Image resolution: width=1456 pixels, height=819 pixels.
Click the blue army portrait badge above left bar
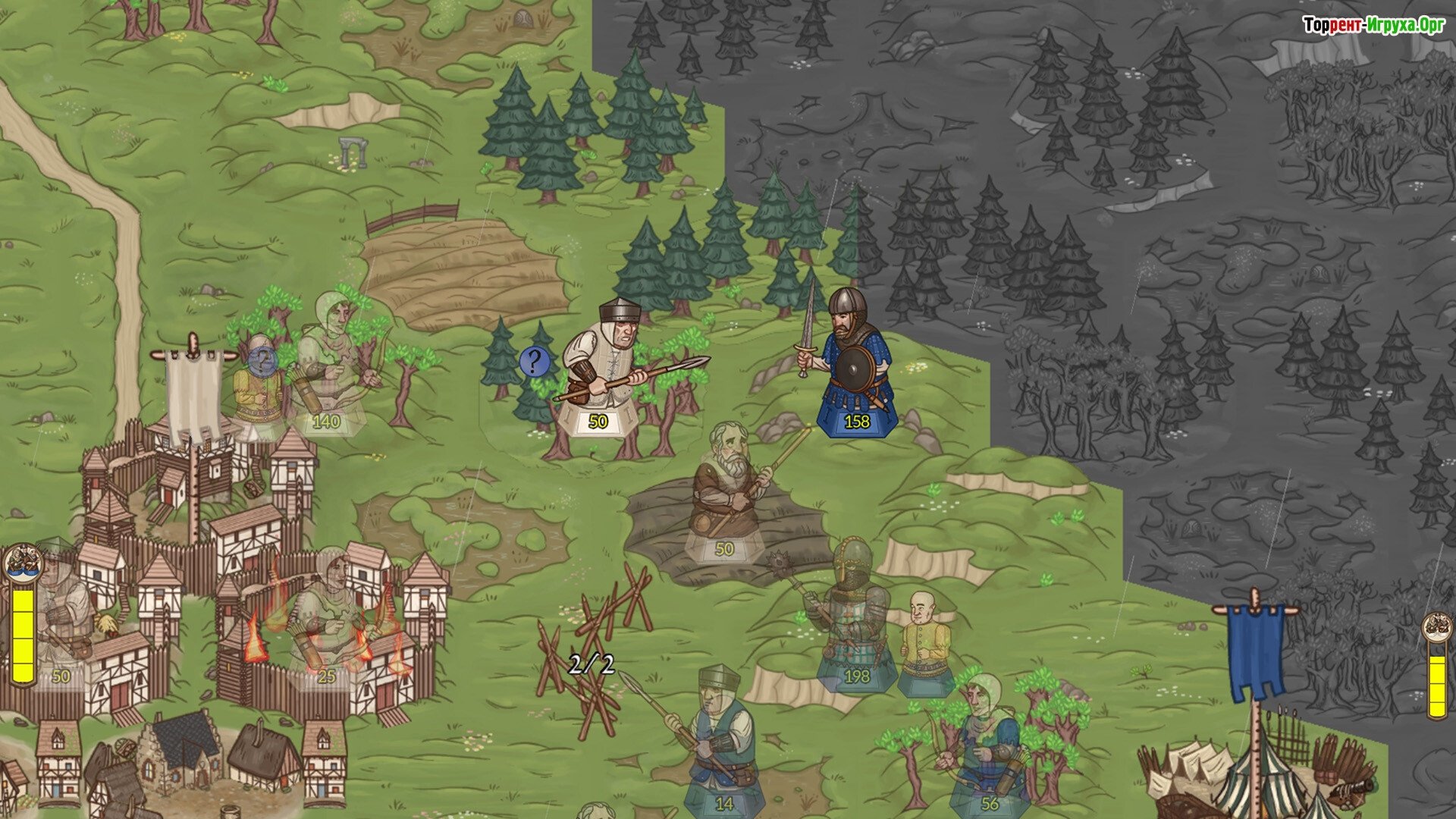(x=22, y=562)
